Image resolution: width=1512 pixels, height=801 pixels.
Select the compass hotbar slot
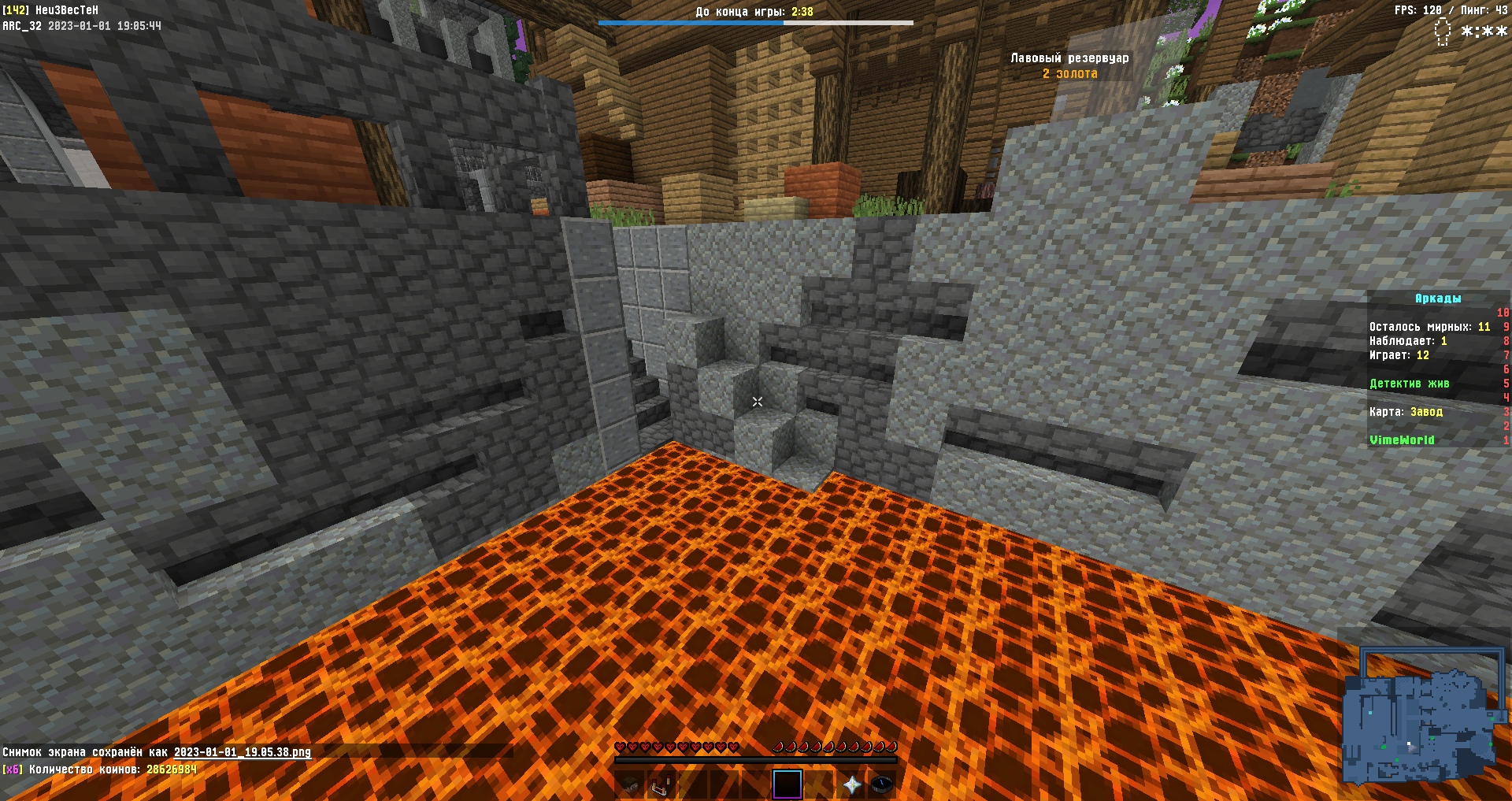pos(882,784)
